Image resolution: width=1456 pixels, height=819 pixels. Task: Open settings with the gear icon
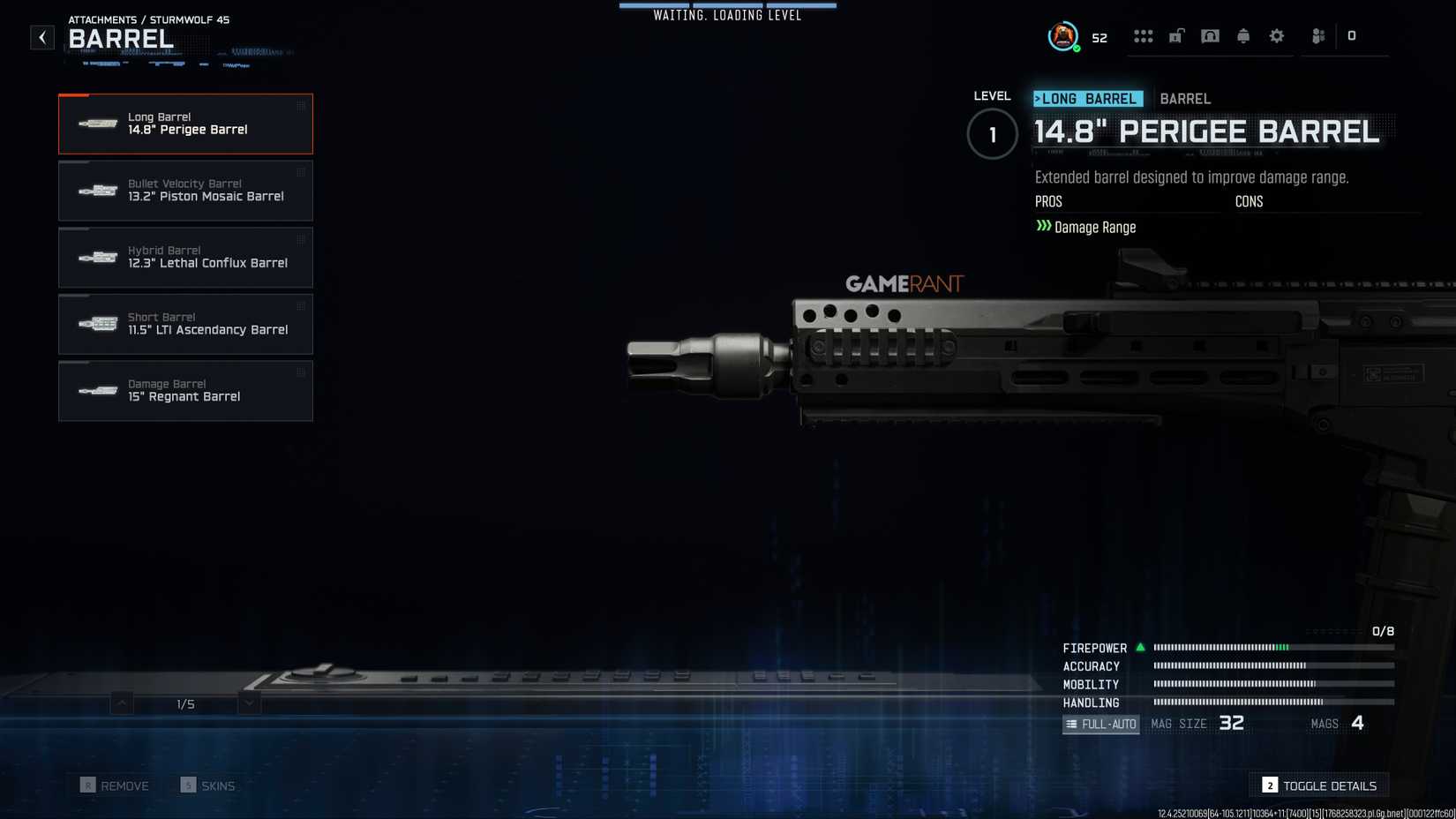1276,35
